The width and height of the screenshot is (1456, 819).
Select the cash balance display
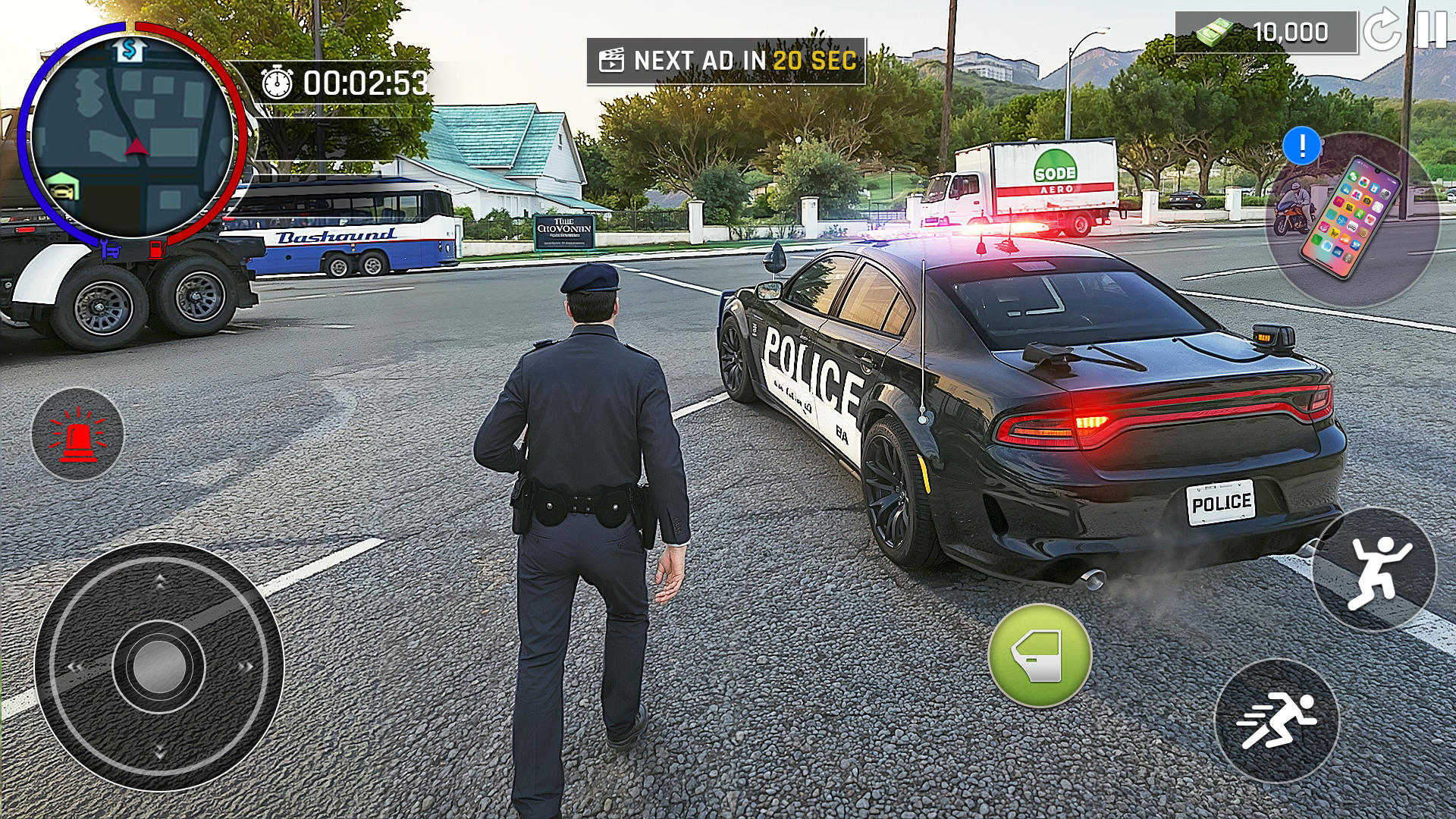point(1265,33)
